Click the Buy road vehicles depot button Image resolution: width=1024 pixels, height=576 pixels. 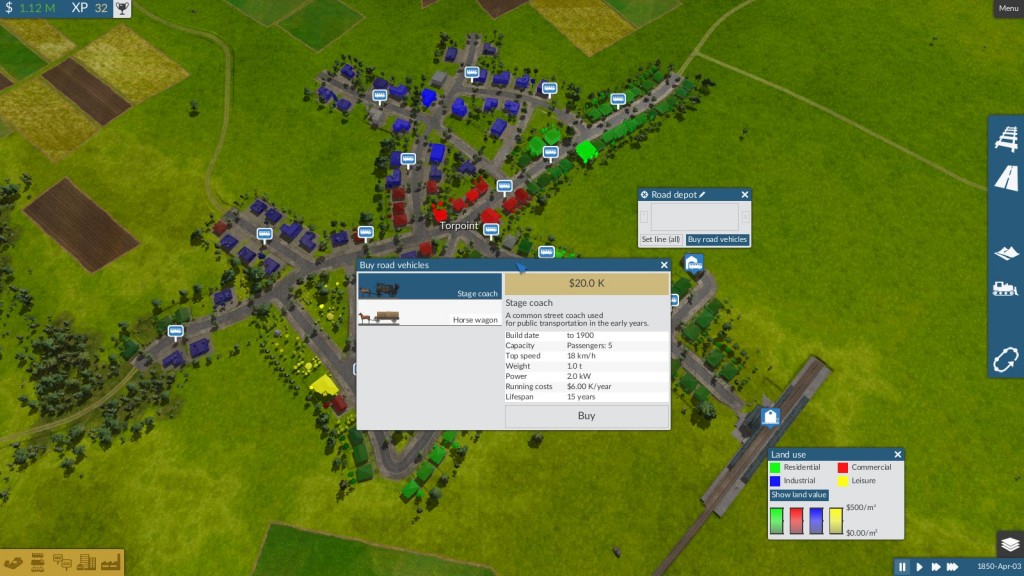(x=717, y=240)
